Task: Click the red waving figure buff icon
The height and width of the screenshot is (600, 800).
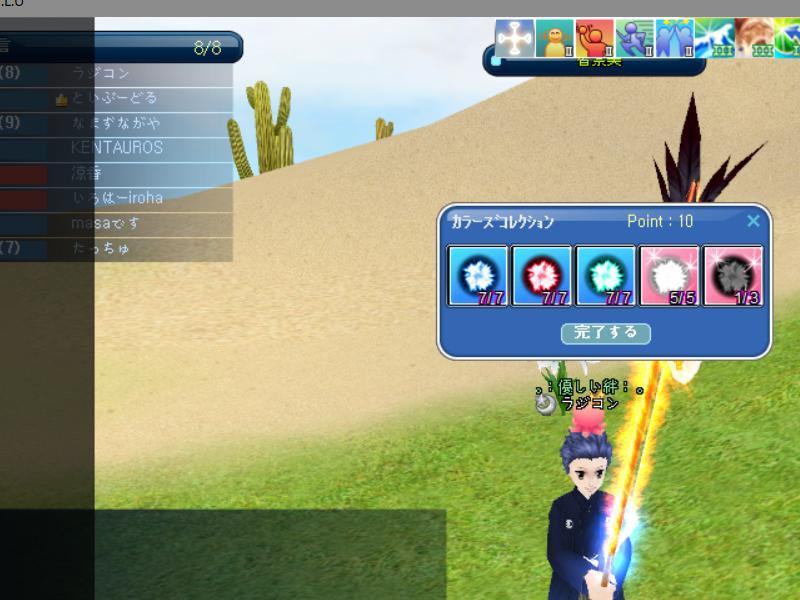Action: (x=594, y=39)
